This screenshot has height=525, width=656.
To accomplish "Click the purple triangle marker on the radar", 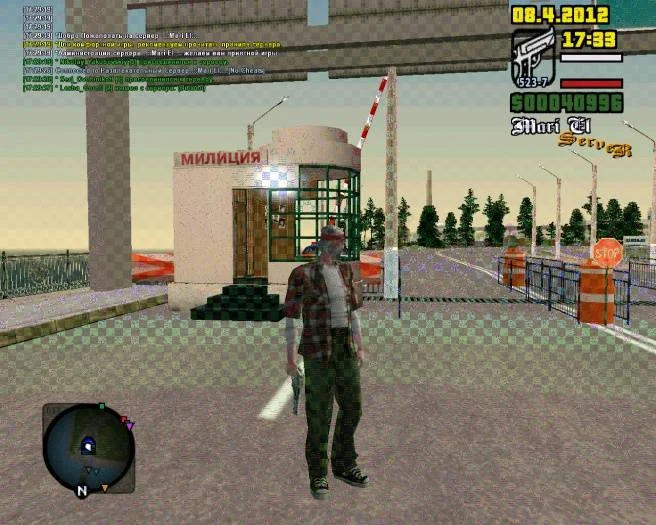I will (130, 427).
